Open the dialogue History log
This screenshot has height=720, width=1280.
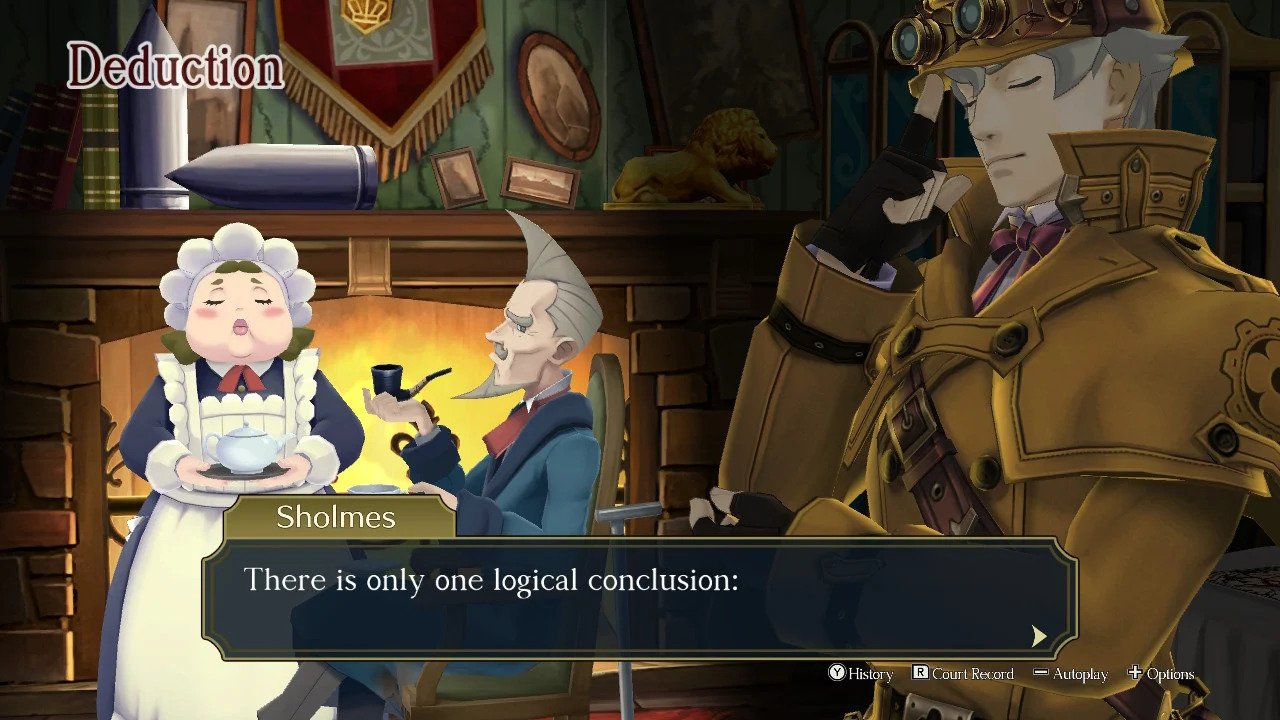pyautogui.click(x=860, y=674)
